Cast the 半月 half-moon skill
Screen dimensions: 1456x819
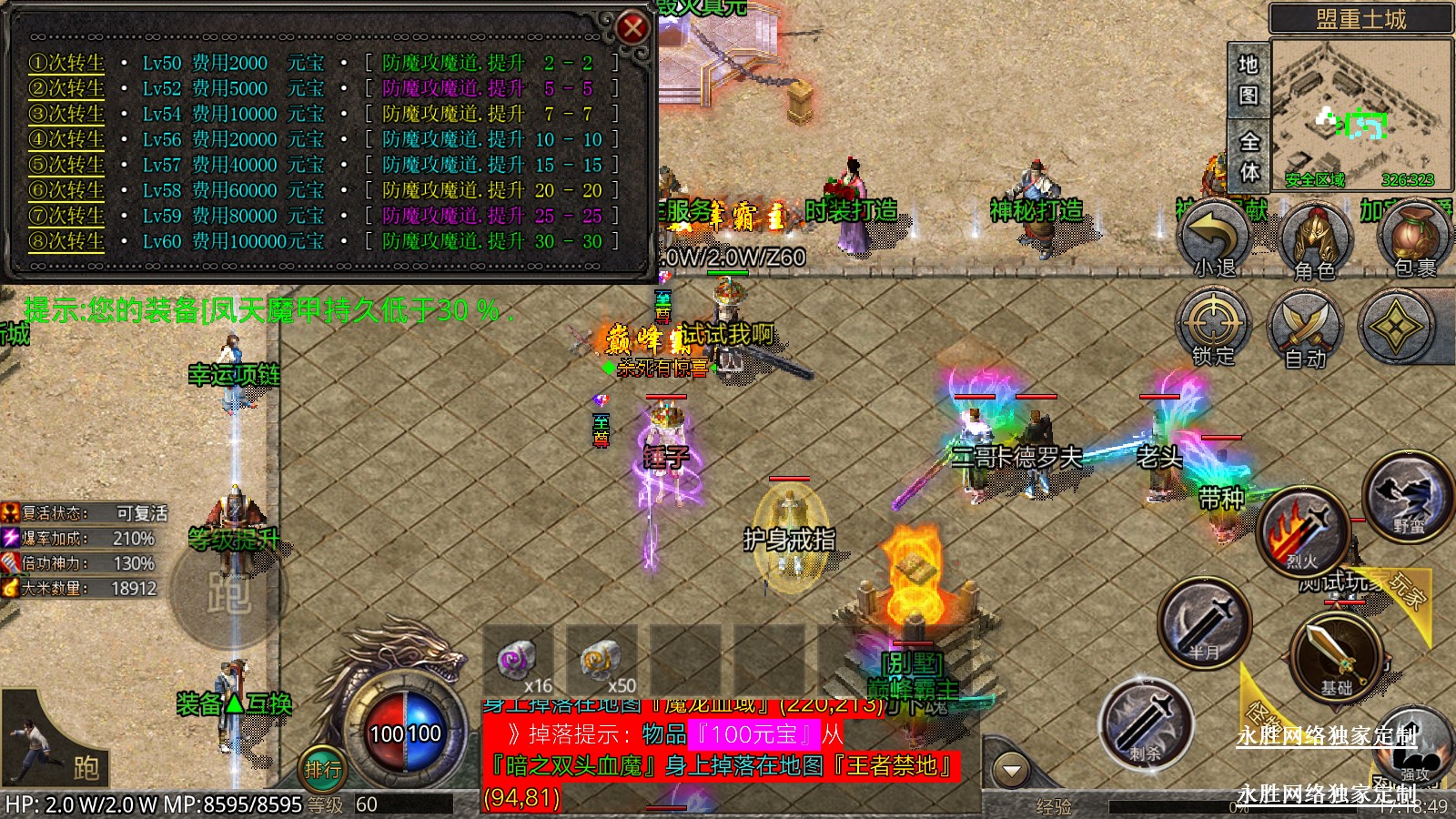point(1204,623)
